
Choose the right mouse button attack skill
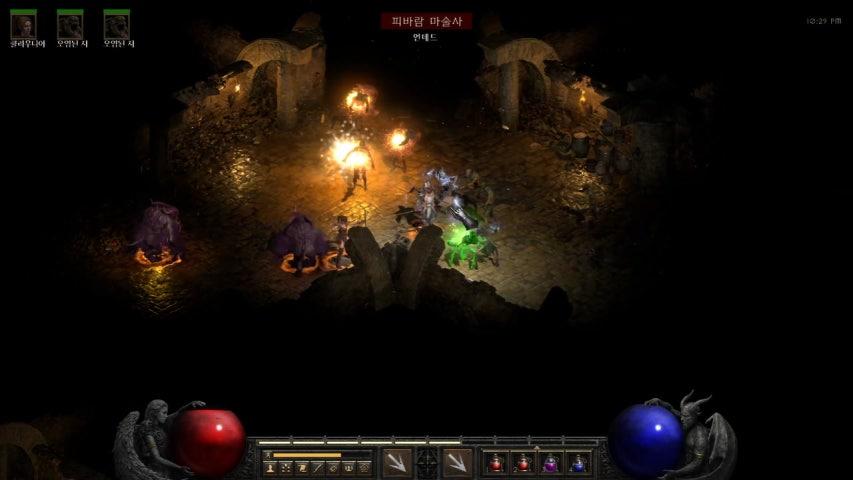[x=457, y=462]
